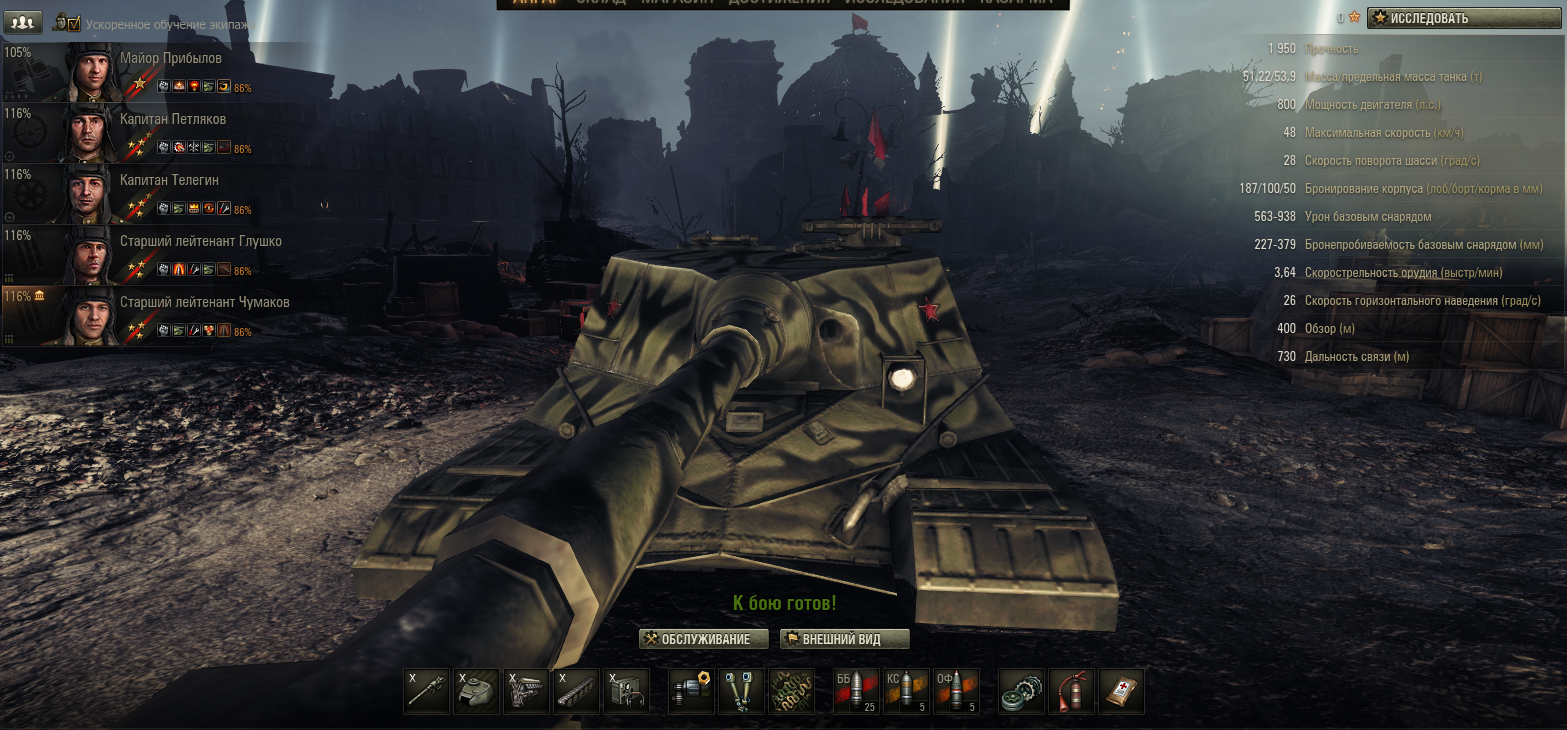Select the ББ armor-piercing shell slot

pos(857,691)
